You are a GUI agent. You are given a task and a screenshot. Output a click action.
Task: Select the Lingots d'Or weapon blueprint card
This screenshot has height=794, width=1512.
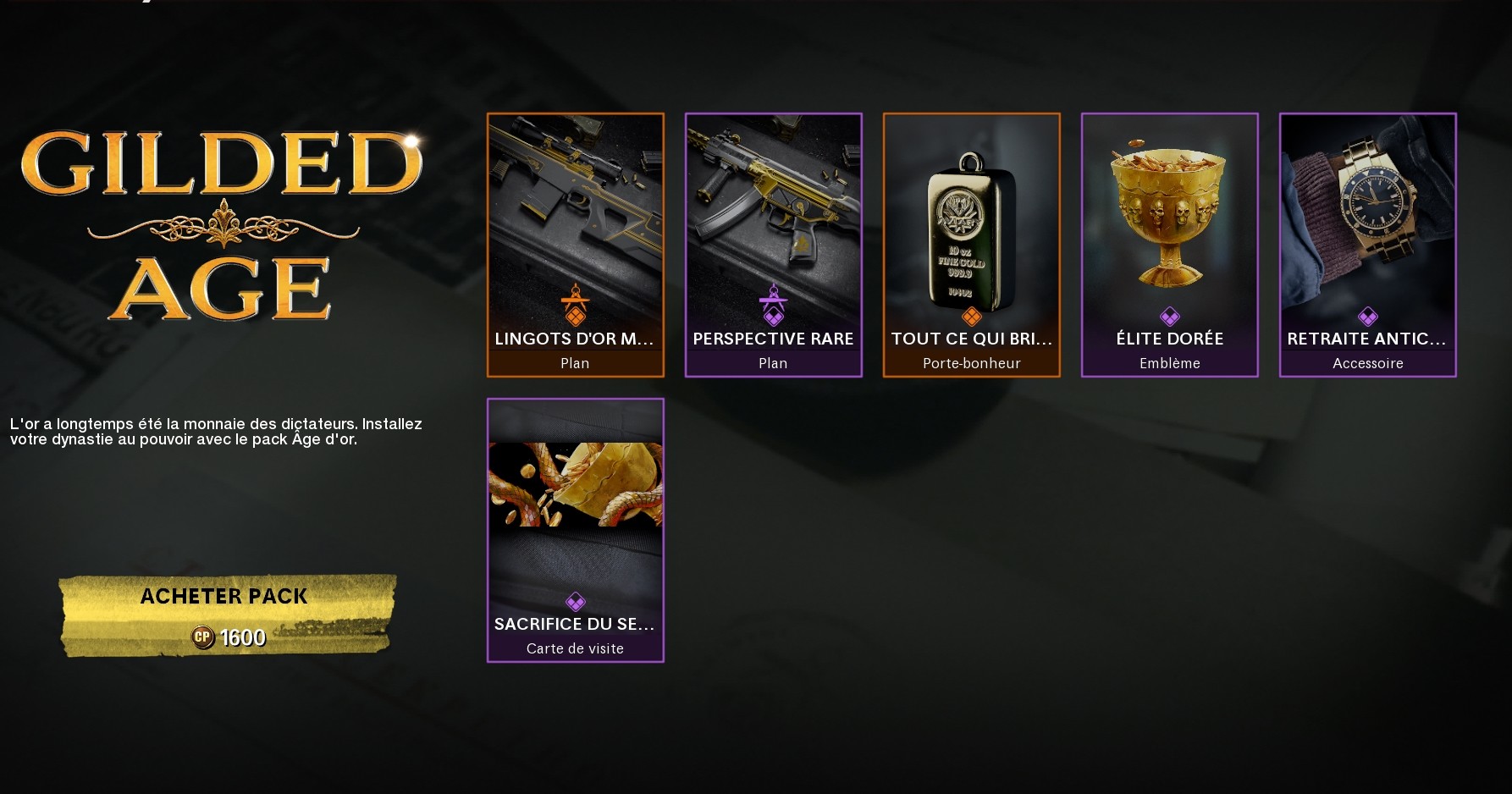click(x=576, y=212)
